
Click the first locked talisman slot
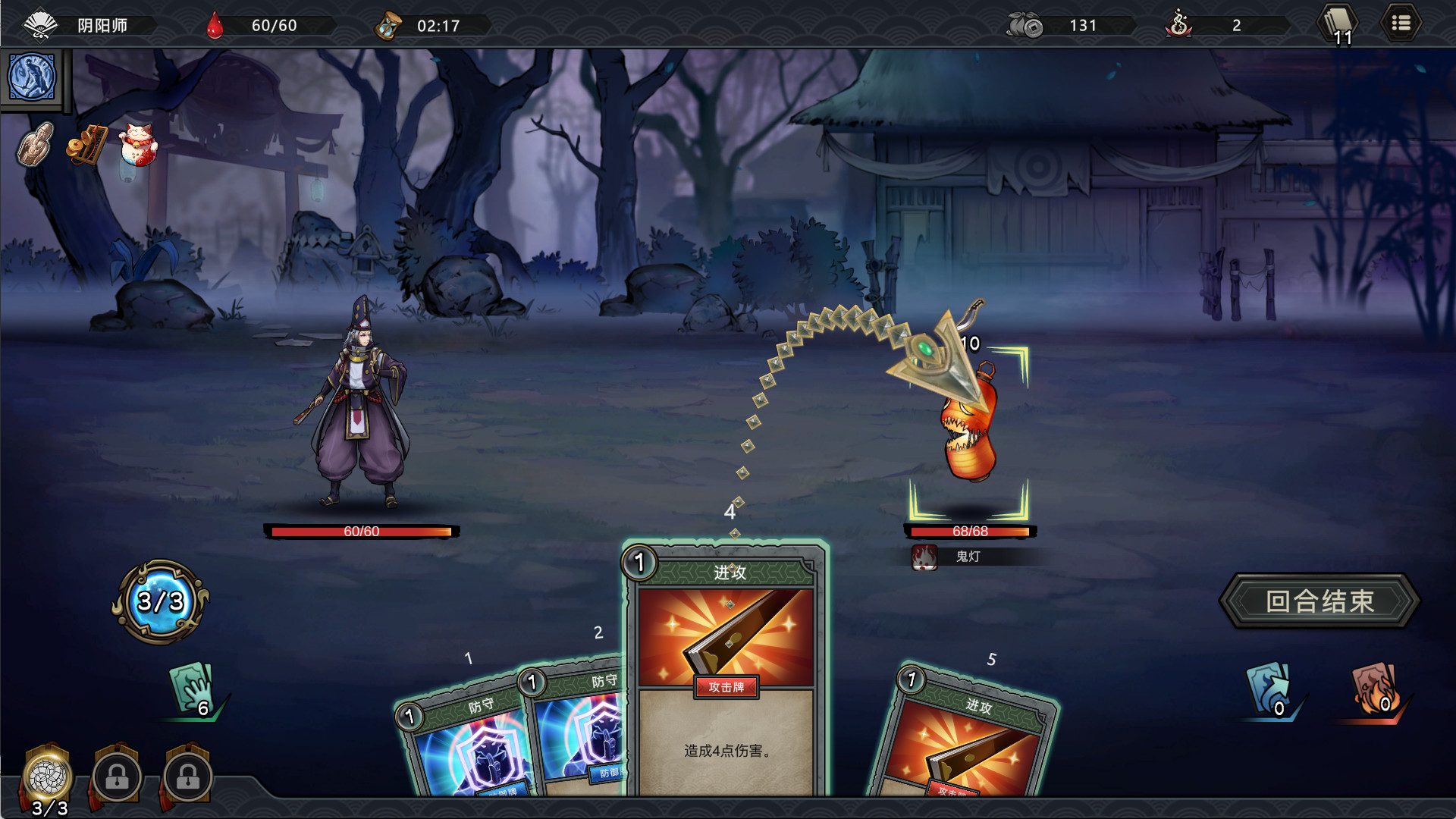[x=115, y=777]
